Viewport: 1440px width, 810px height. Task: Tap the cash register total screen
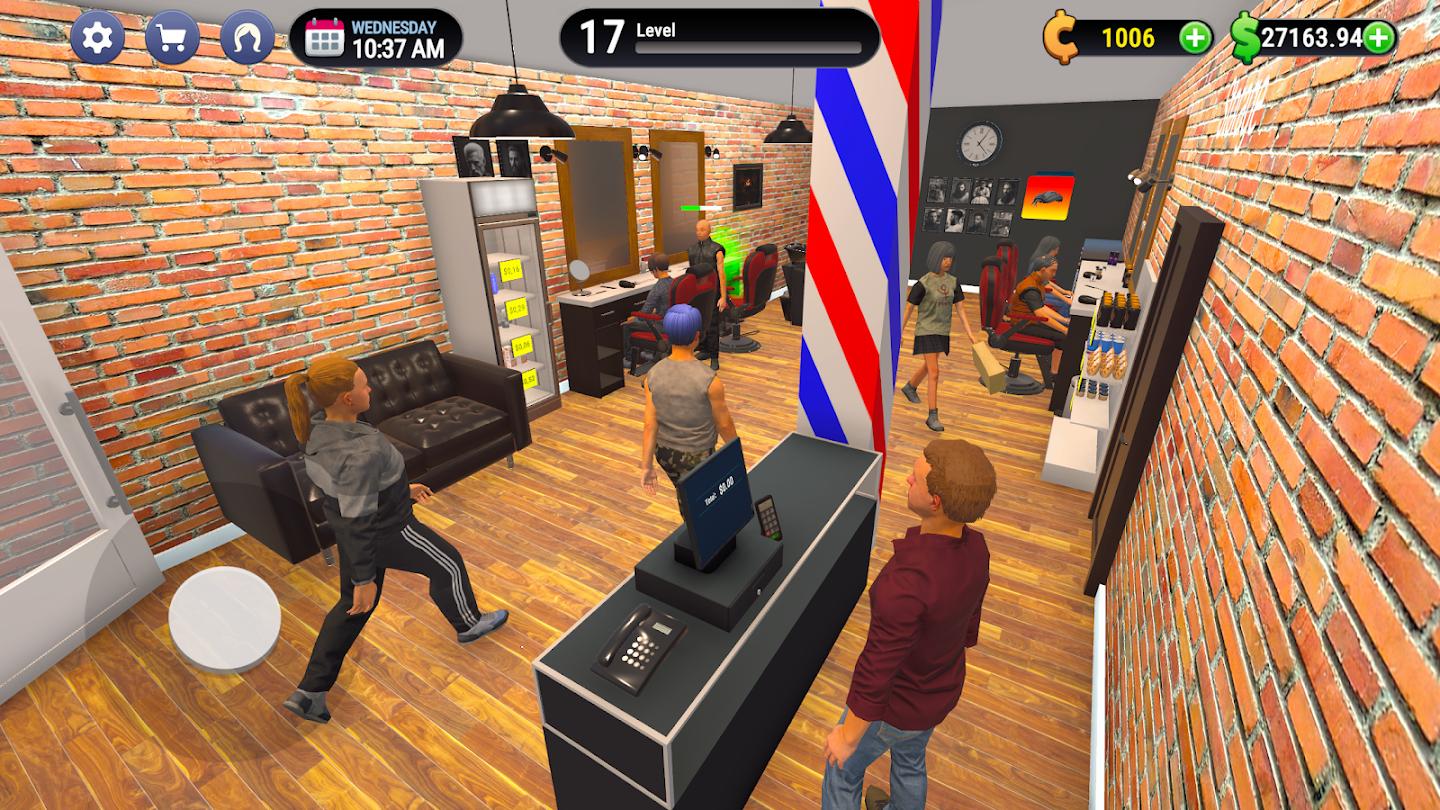pos(716,489)
